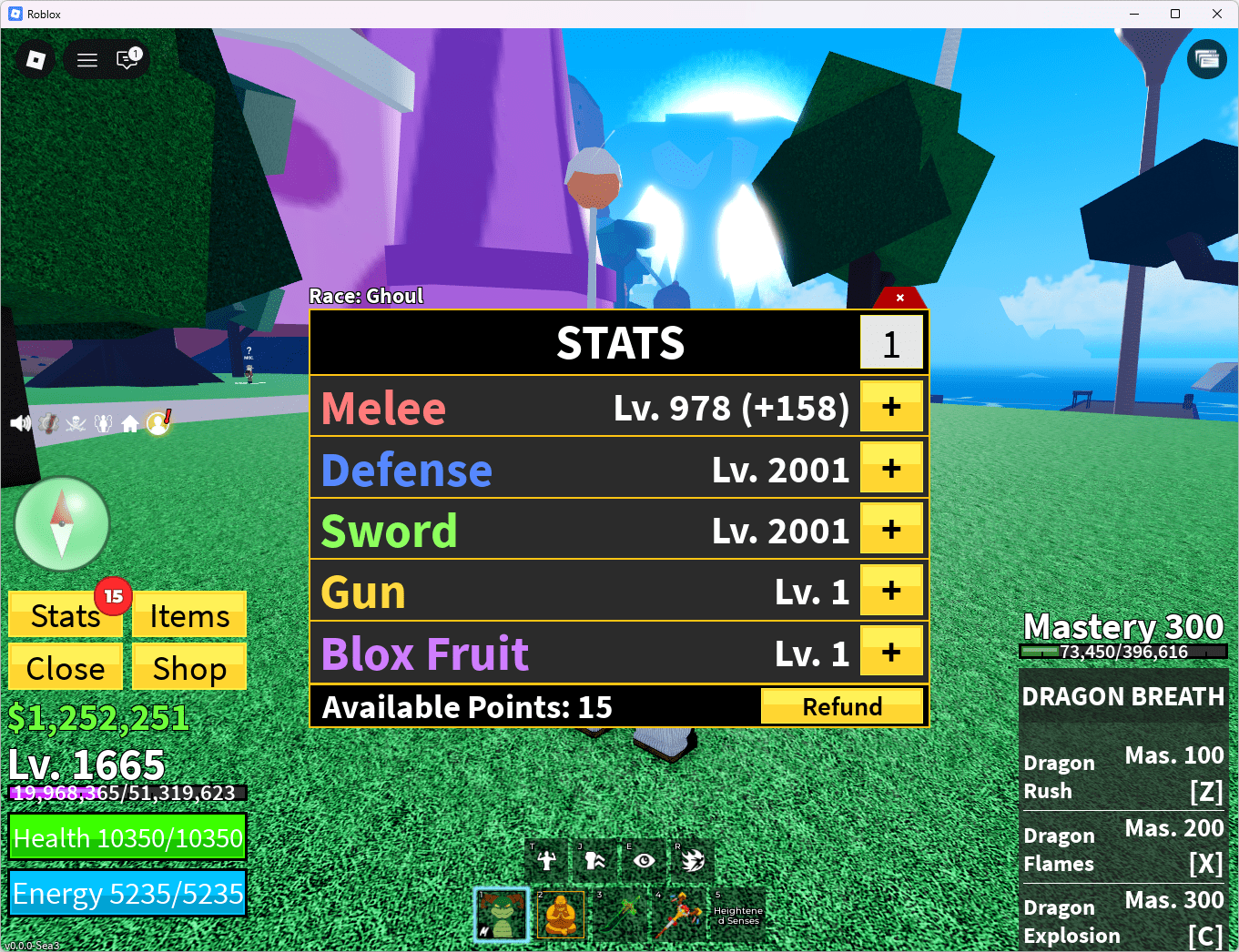Open the Shop menu
Screen dimensions: 1239x952
[188, 667]
